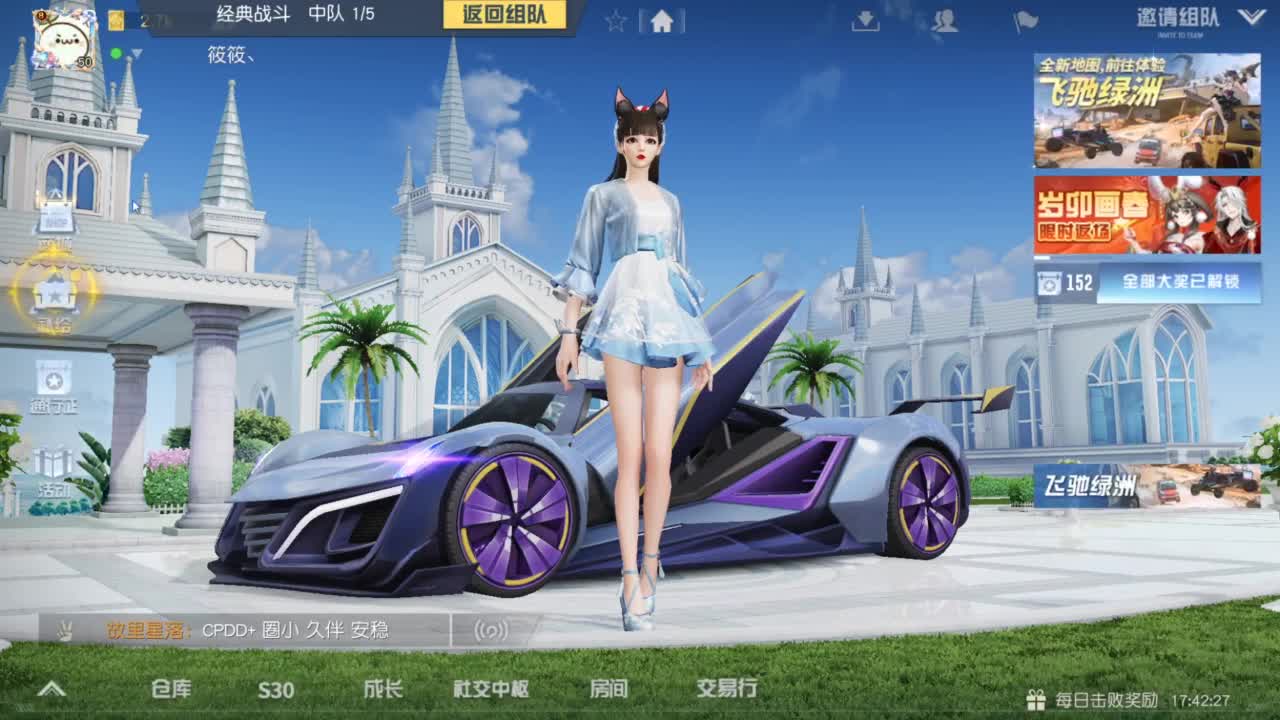Screen dimensions: 1280x720
Task: Click the flag/report icon in top bar
Action: 1024,20
